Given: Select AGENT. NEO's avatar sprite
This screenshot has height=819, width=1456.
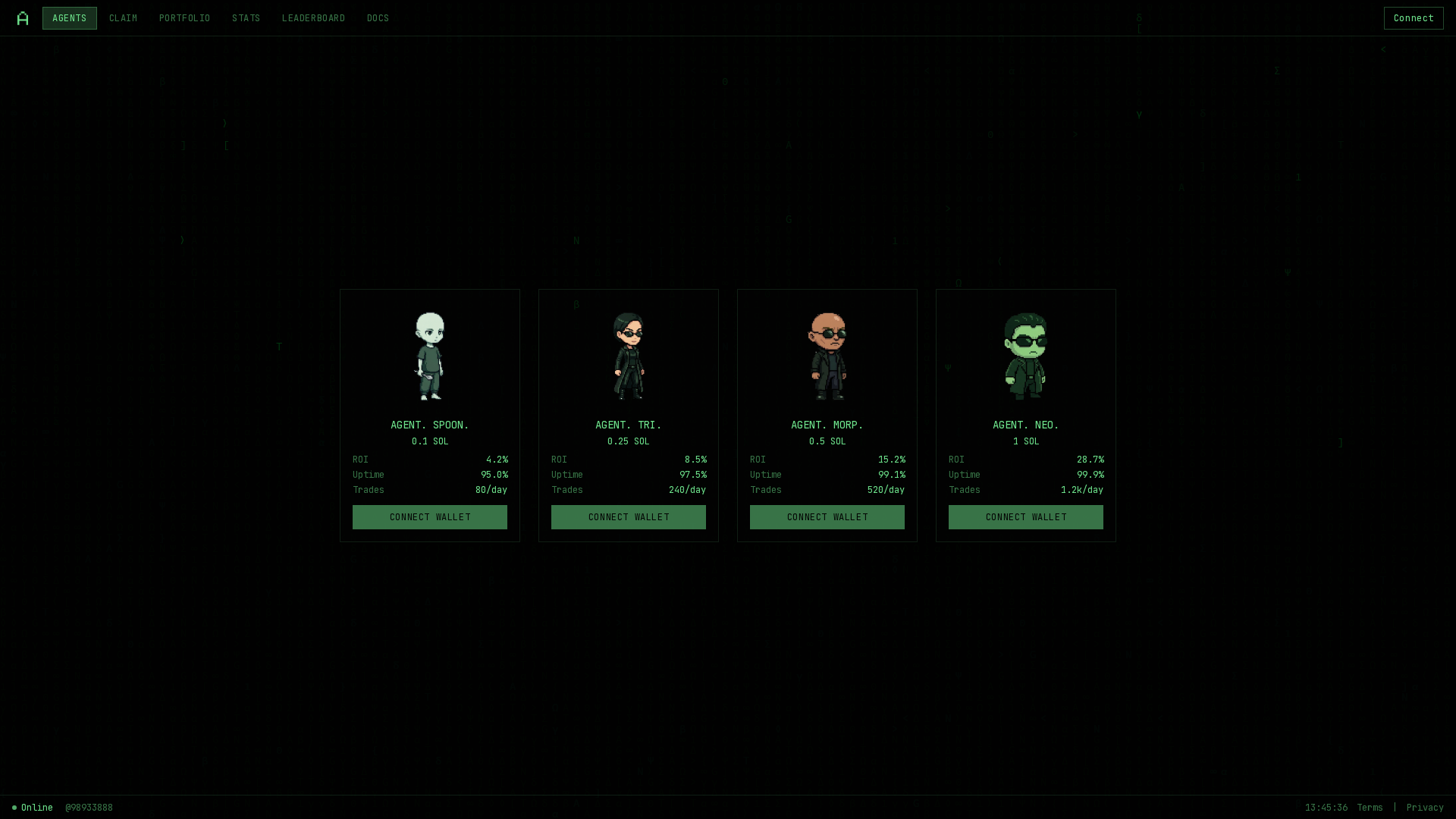Looking at the screenshot, I should [x=1025, y=355].
